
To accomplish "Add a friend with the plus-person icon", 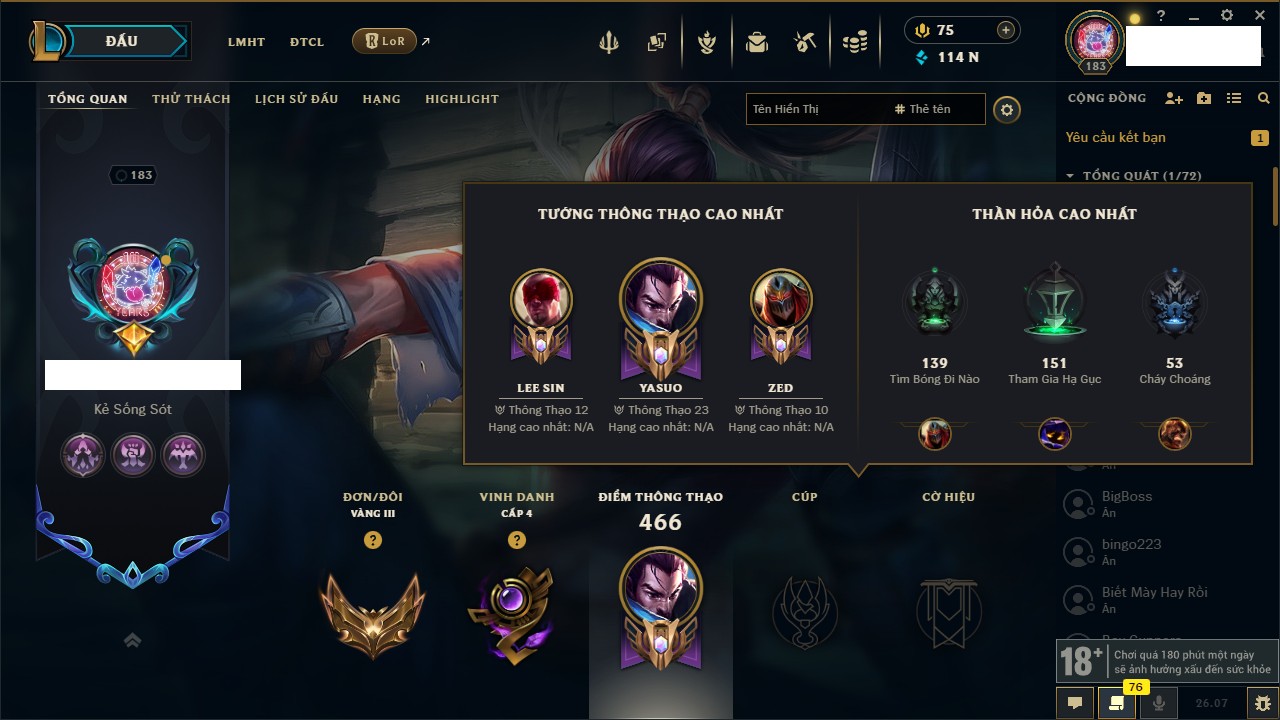I will click(x=1174, y=98).
